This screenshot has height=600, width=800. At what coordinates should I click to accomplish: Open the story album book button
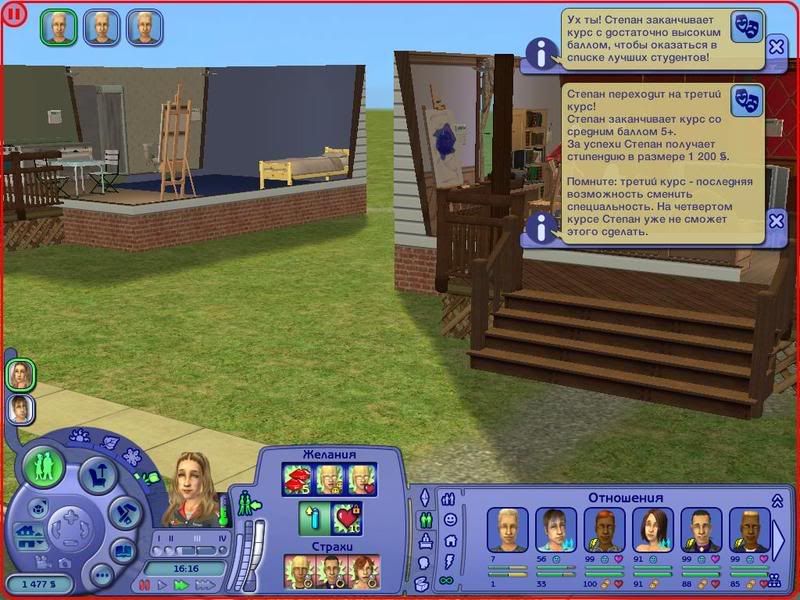(123, 551)
